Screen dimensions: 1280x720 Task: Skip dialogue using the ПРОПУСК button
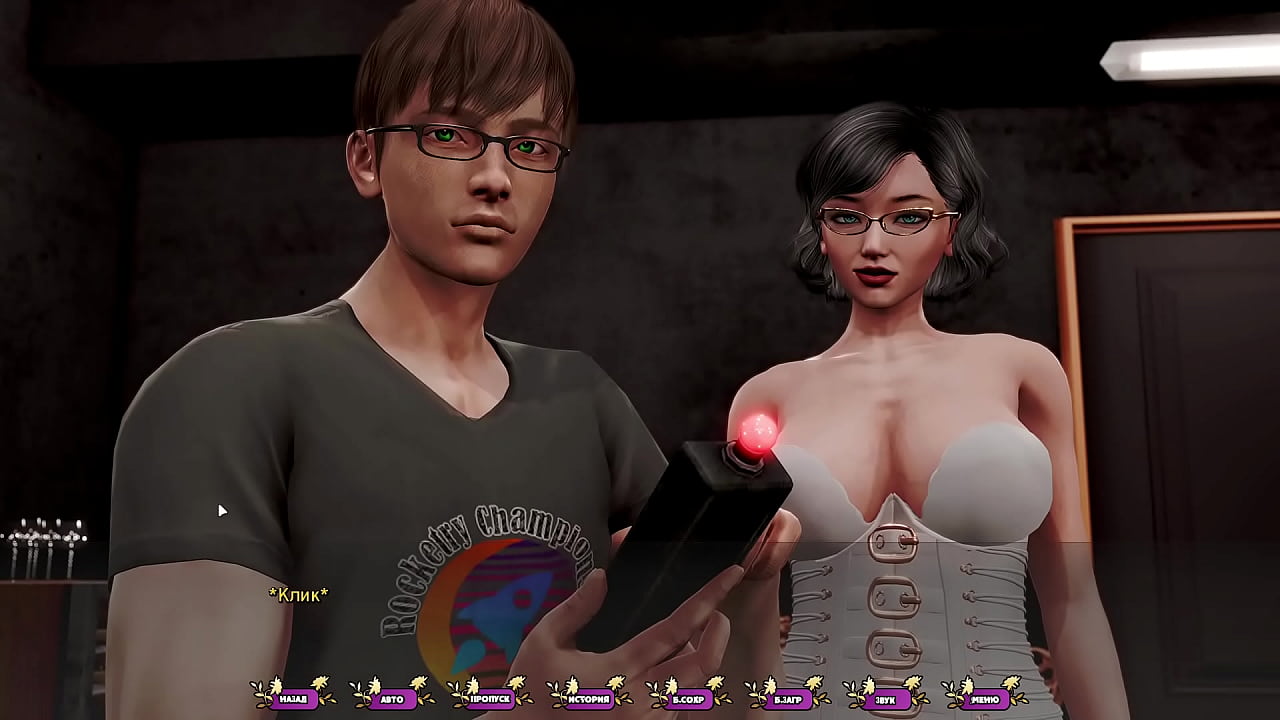pyautogui.click(x=491, y=699)
